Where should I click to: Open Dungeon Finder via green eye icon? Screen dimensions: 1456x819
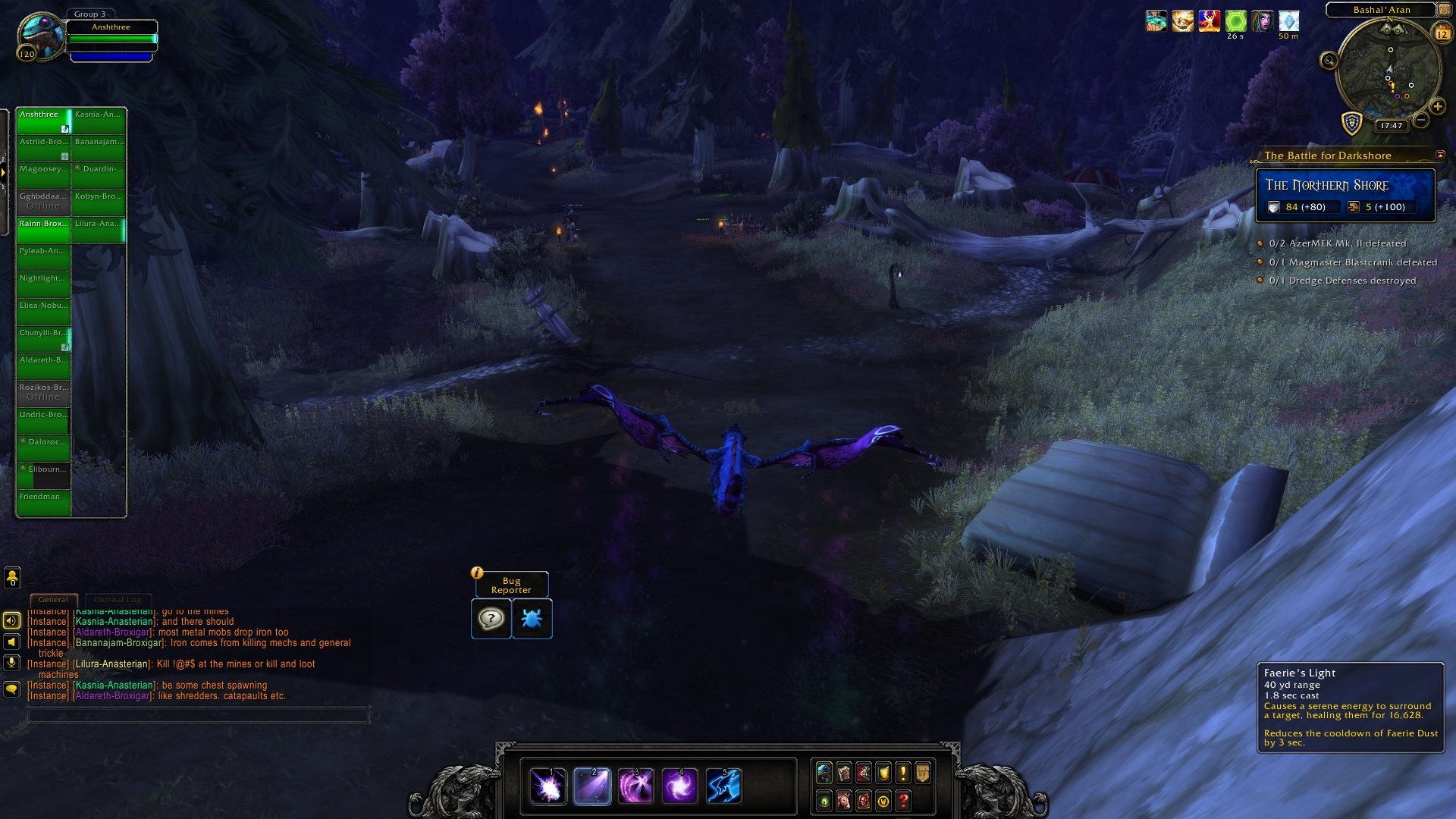[x=824, y=802]
